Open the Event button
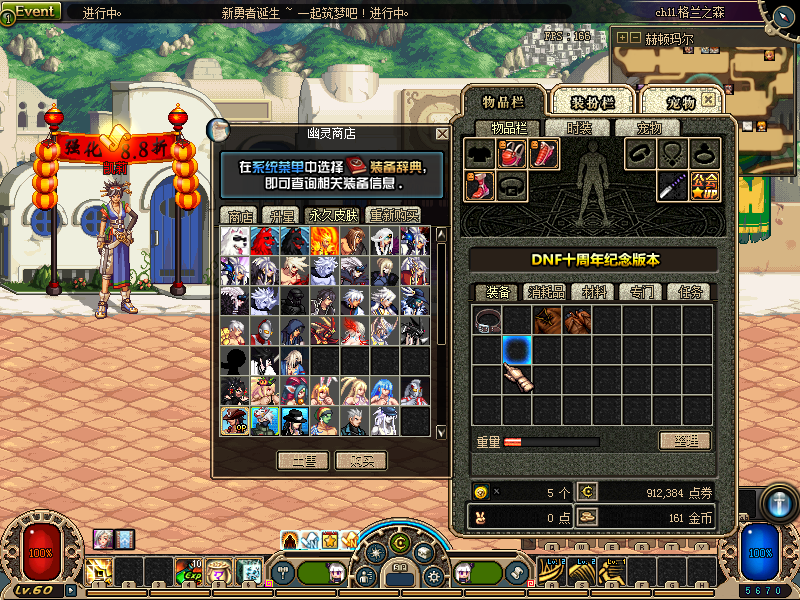Screen dimensions: 800x600 32,12
